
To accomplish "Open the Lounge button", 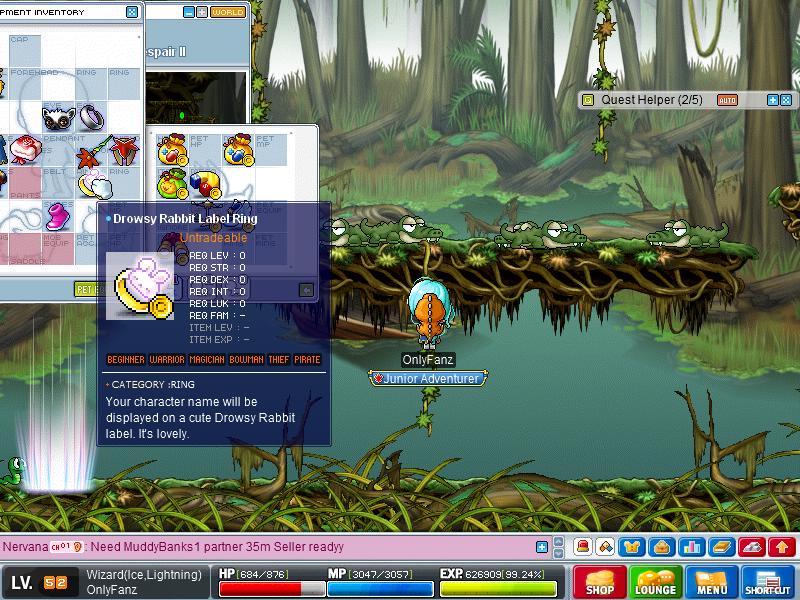I will 655,581.
